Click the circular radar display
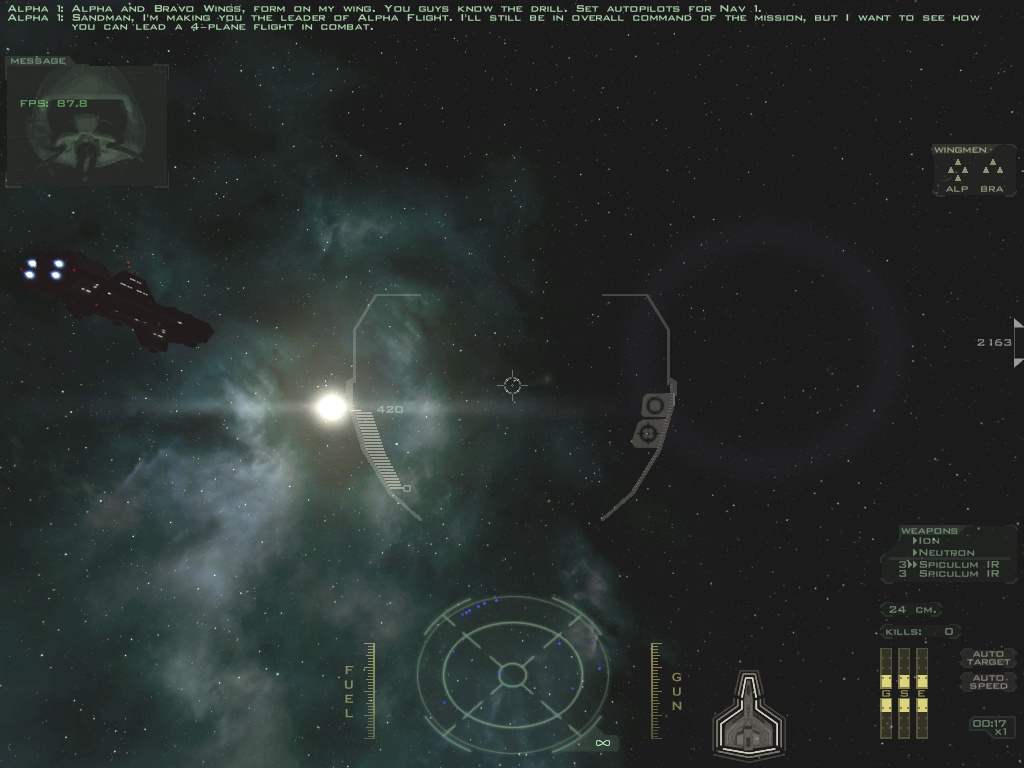1024x768 pixels. click(x=512, y=673)
